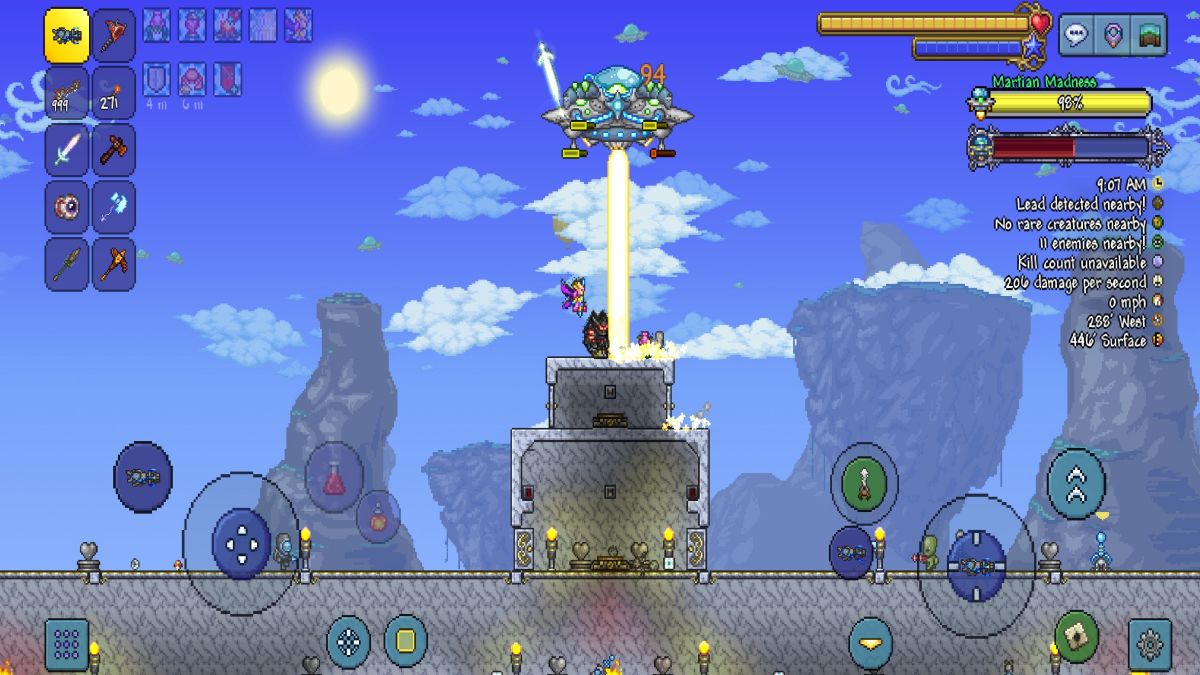Image resolution: width=1200 pixels, height=675 pixels.
Task: Open the chat speech bubble button
Action: tap(1076, 35)
